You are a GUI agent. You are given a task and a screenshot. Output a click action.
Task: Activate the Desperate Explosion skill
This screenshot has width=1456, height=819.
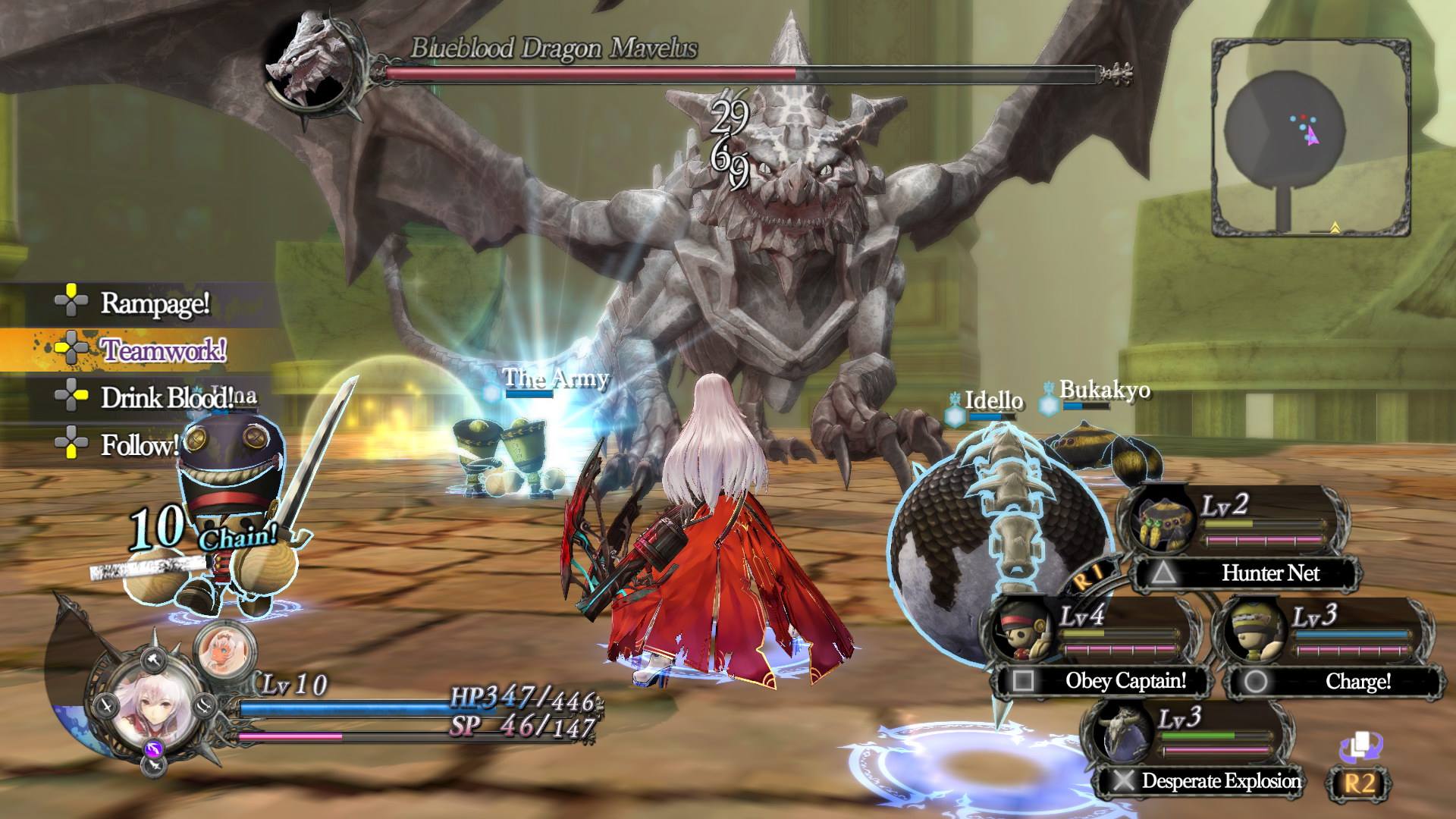1220,780
